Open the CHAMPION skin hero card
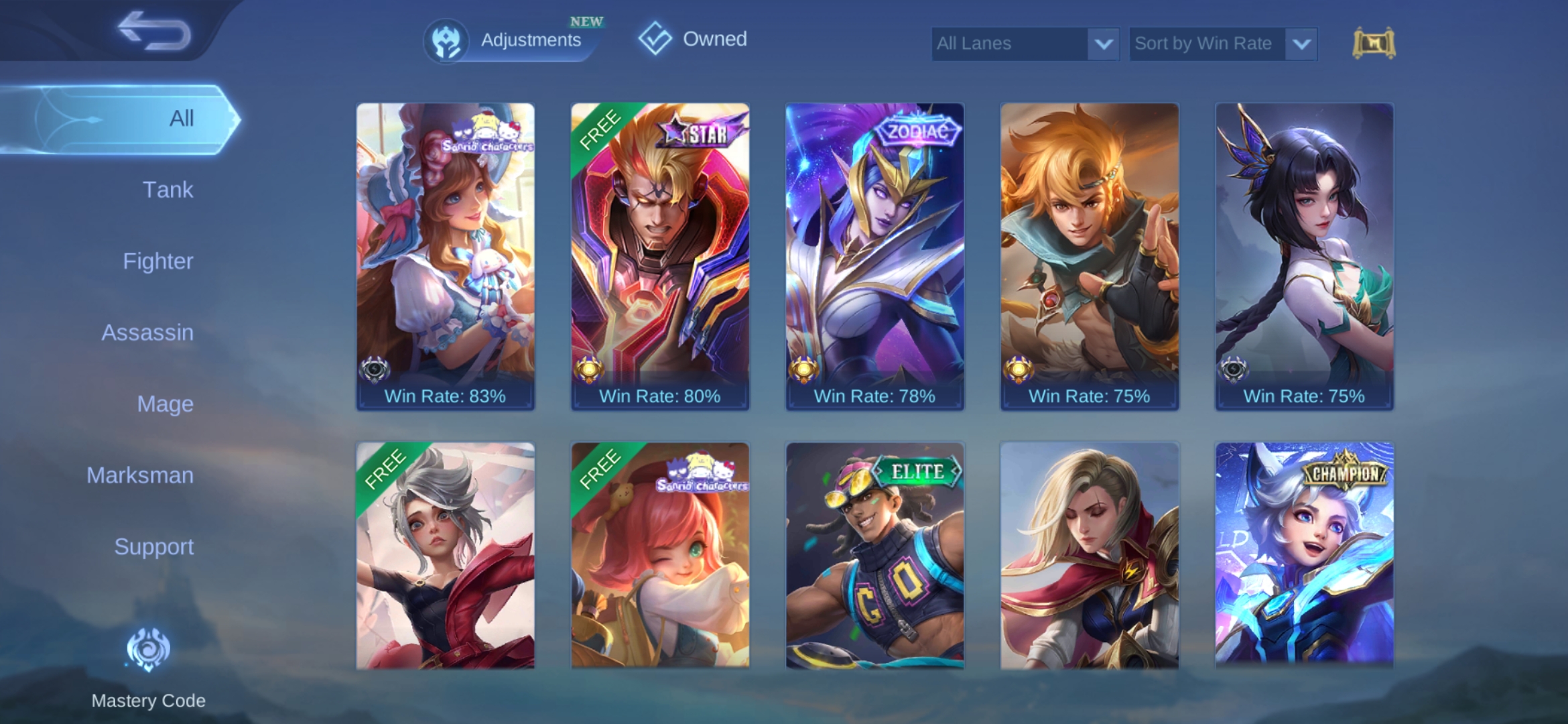 click(1304, 556)
